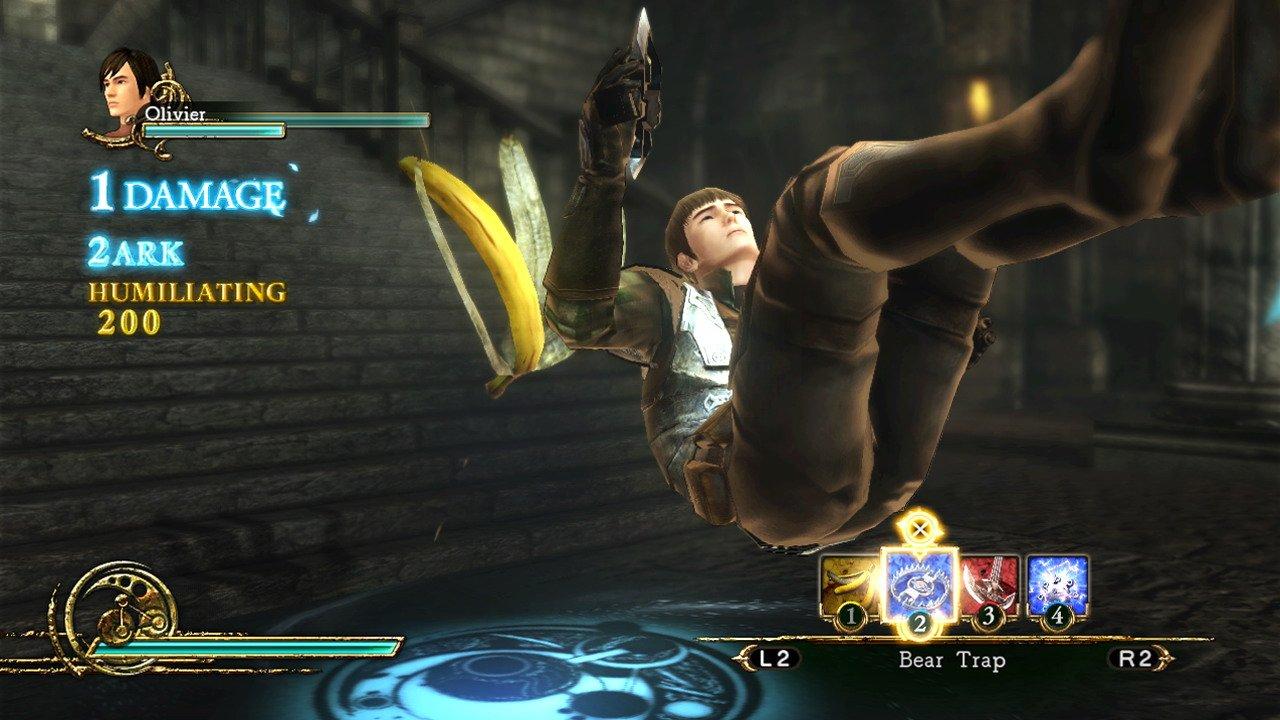1280x720 pixels.
Task: Select the red blade trap in slot 3
Action: coord(988,580)
